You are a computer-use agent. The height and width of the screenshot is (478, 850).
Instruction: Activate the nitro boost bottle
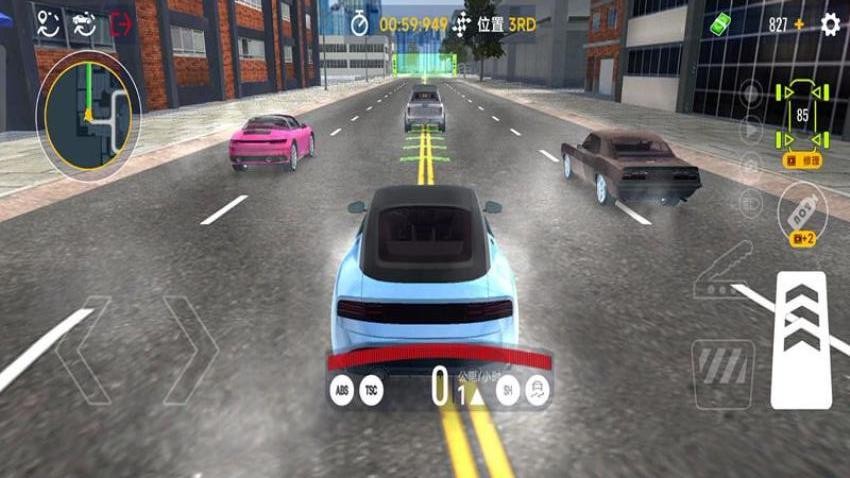coord(802,207)
